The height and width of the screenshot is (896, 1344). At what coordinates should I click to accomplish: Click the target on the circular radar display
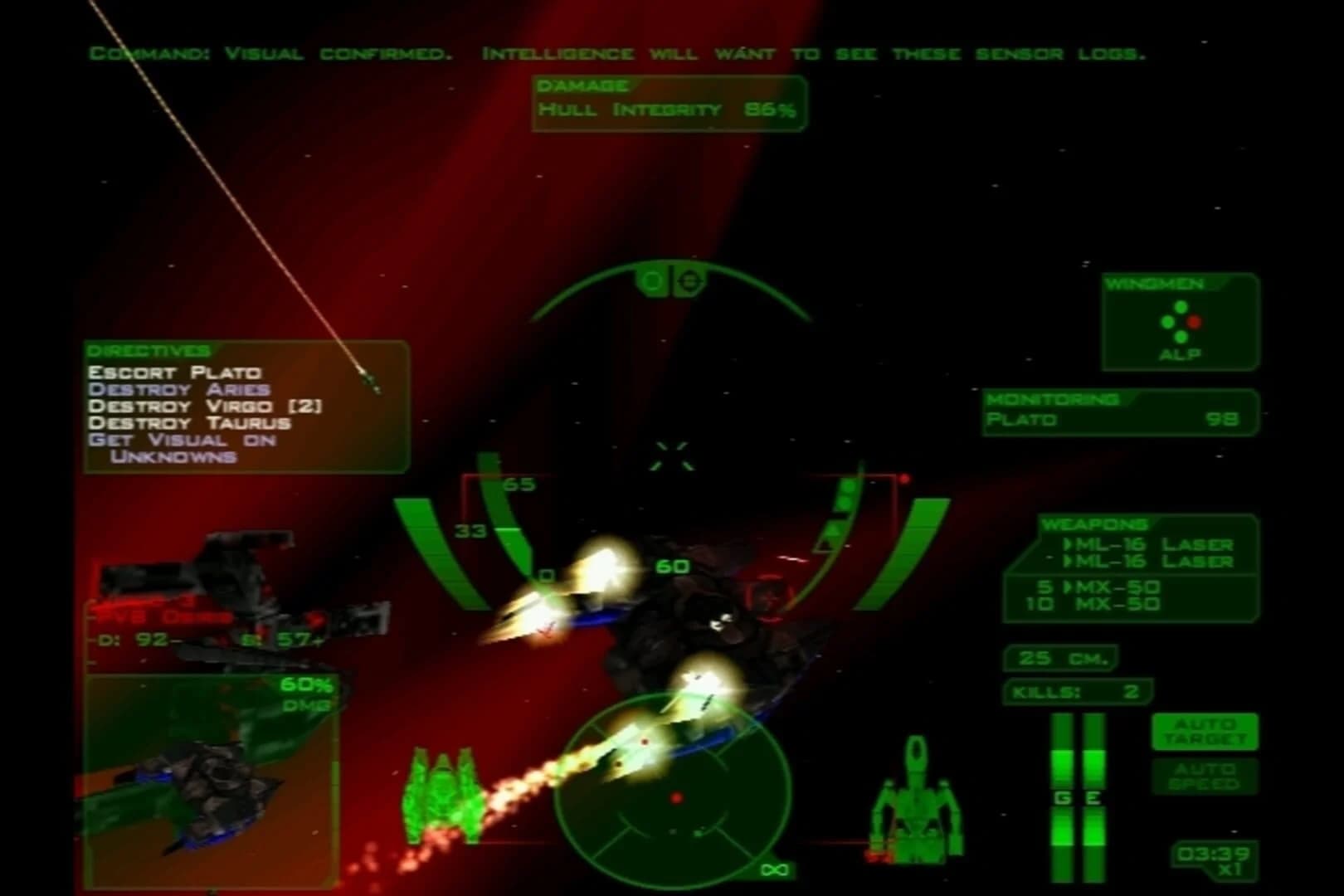pos(677,796)
